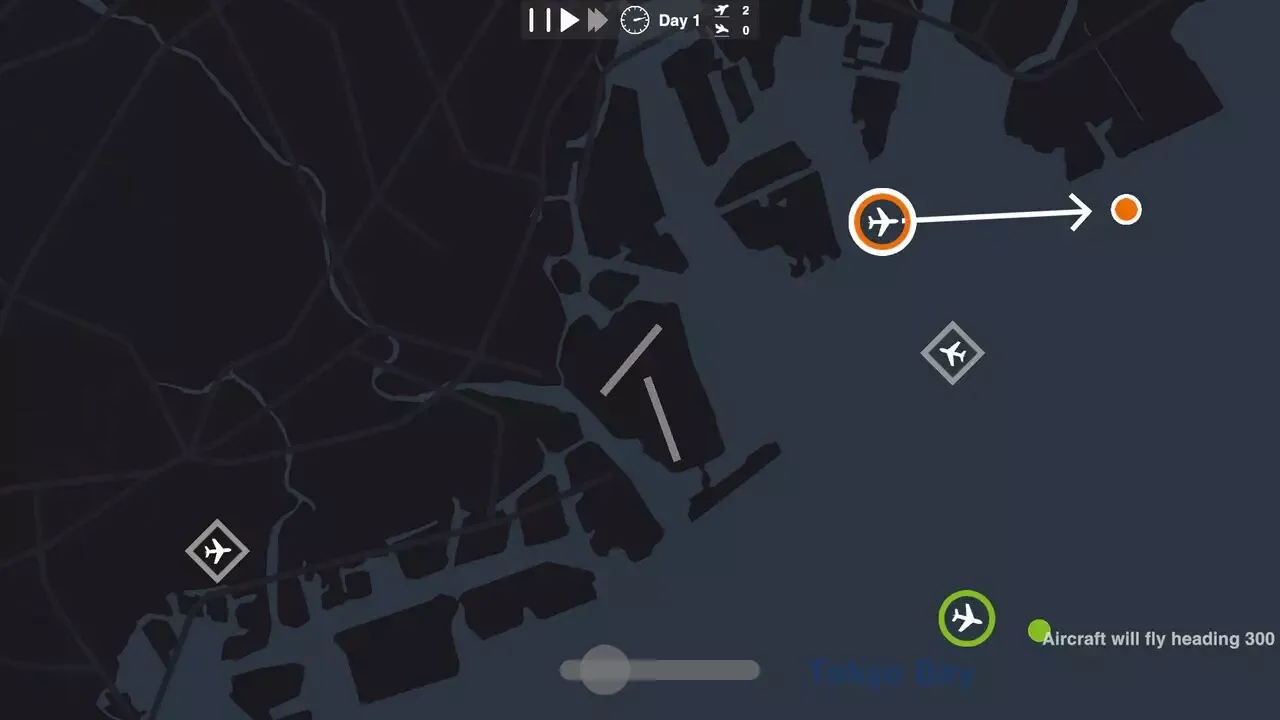Click the zoom slider handle
The image size is (1280, 720).
604,670
